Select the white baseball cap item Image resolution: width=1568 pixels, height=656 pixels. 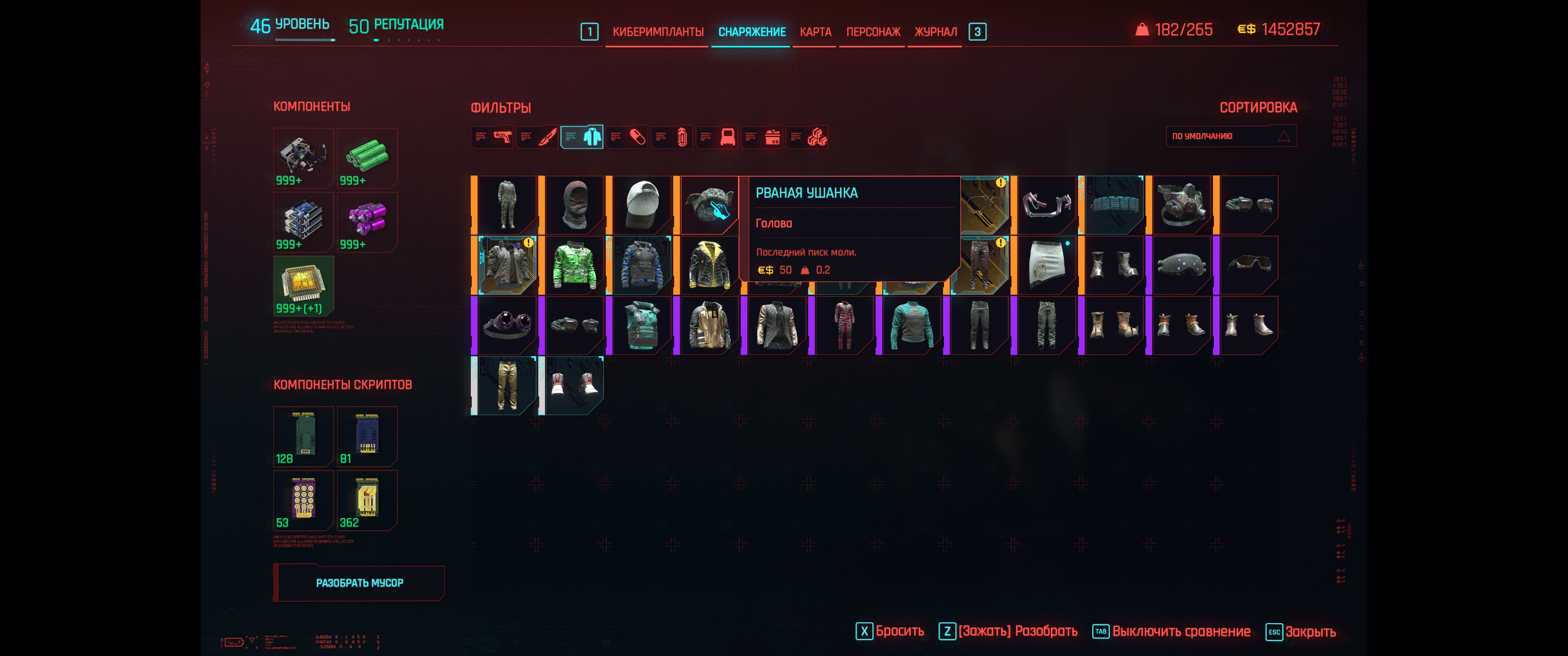(x=642, y=205)
